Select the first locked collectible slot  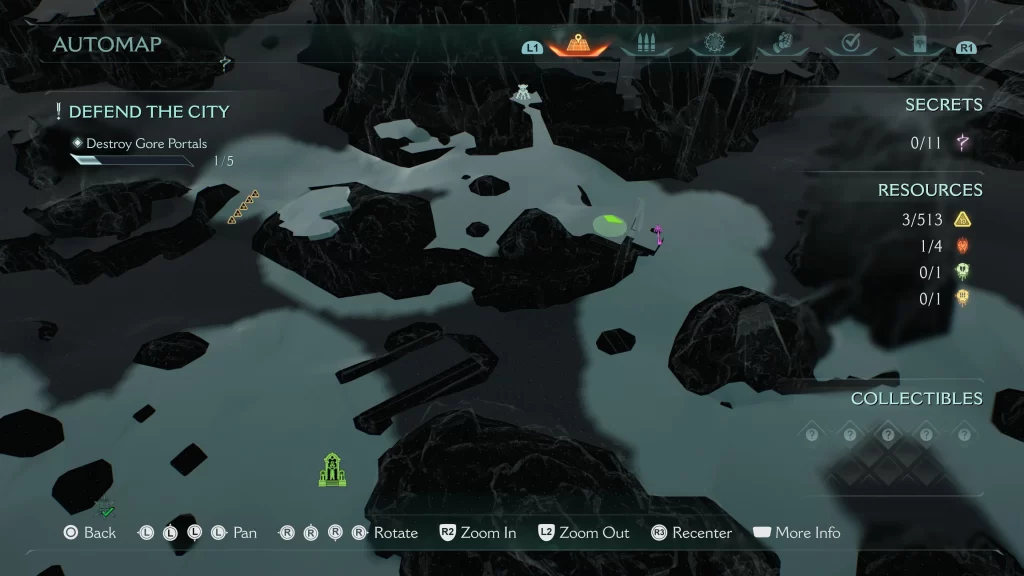point(811,435)
